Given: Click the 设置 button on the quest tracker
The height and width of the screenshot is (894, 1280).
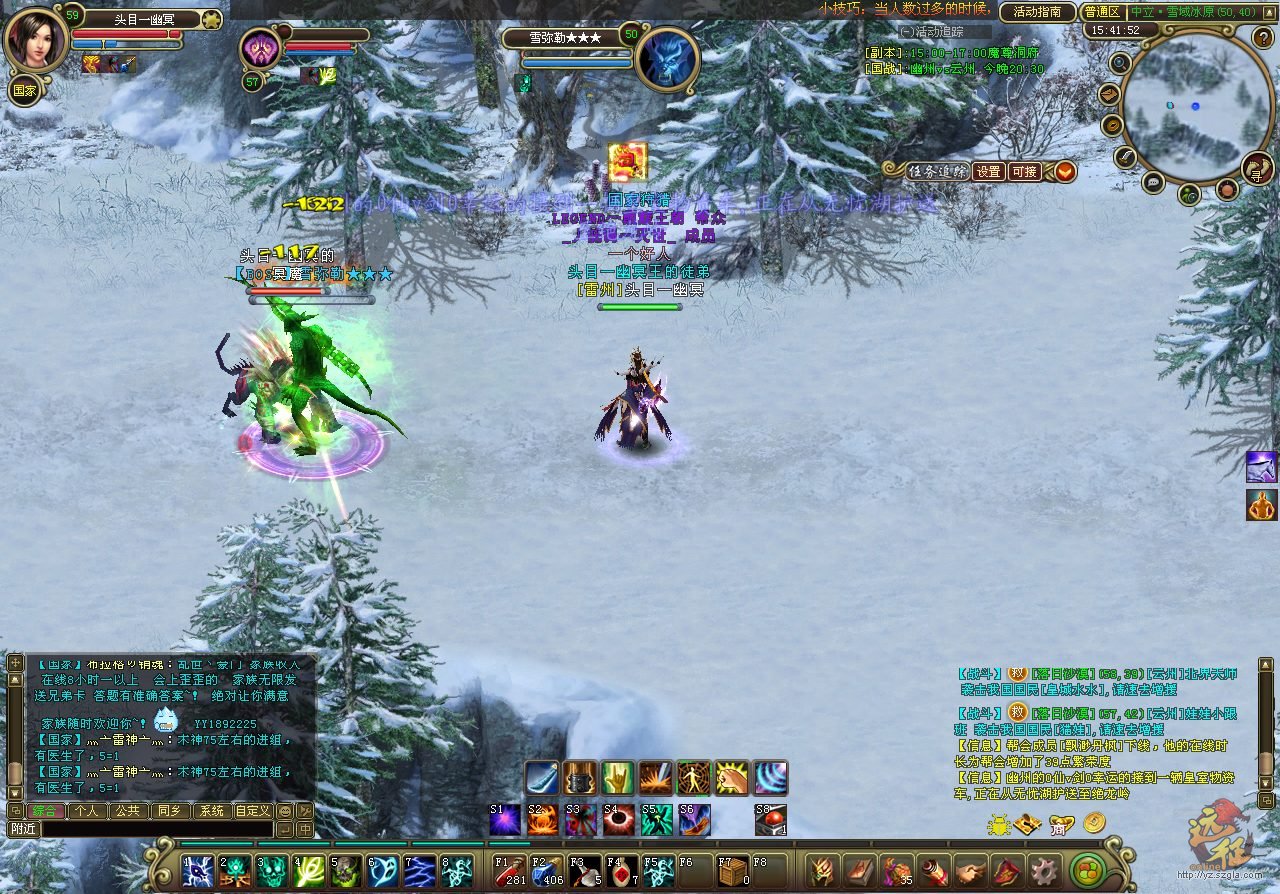Looking at the screenshot, I should click(989, 171).
